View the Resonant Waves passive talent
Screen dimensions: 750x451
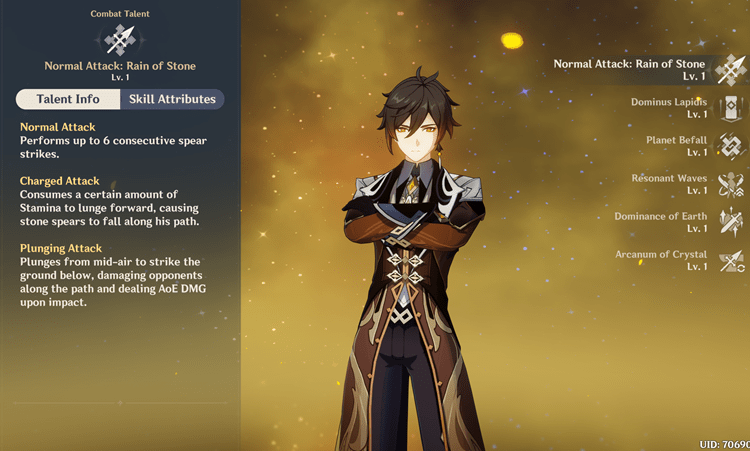730,184
